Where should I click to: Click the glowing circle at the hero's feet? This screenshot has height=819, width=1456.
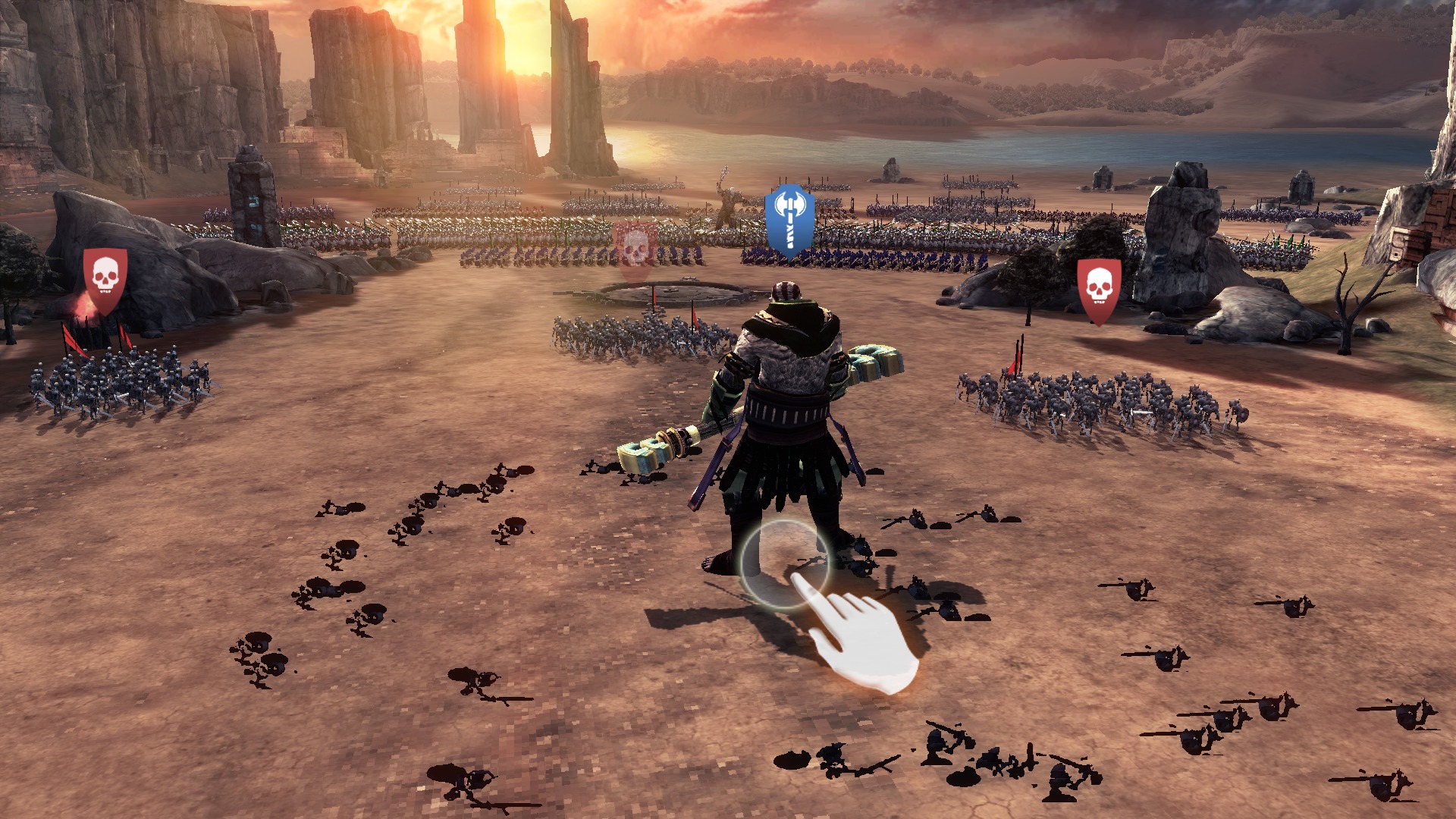point(785,565)
